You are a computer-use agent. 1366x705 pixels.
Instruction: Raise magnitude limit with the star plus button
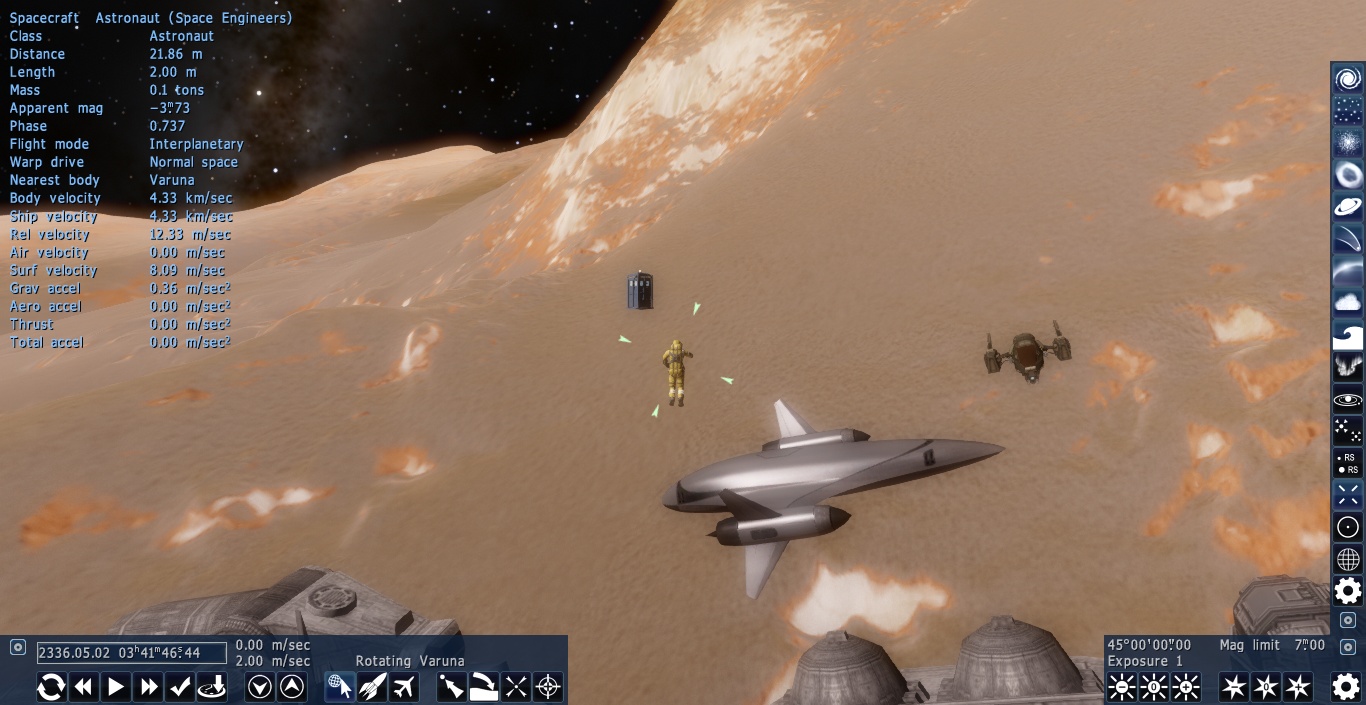point(1298,687)
